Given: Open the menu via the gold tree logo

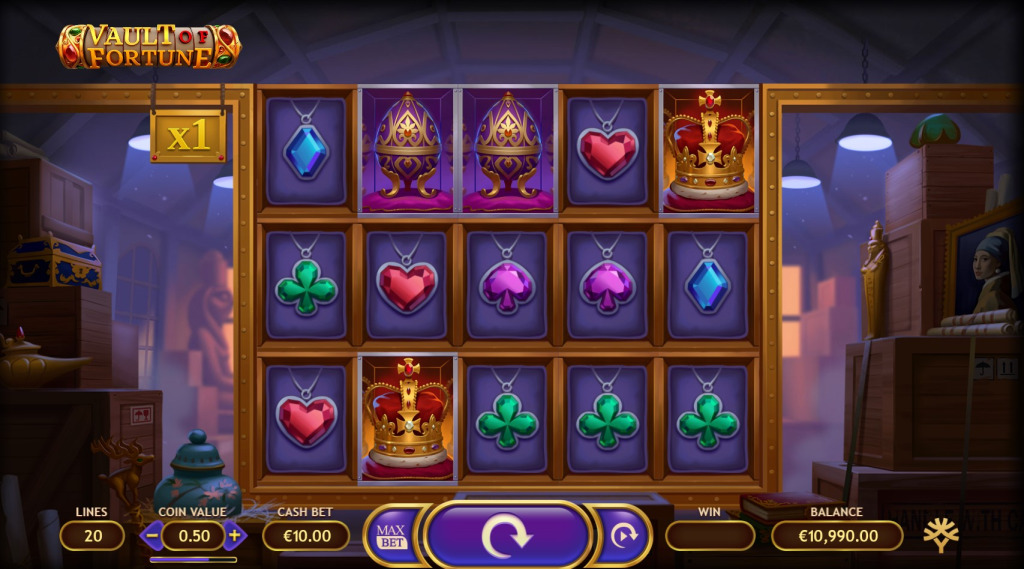Looking at the screenshot, I should pyautogui.click(x=940, y=535).
